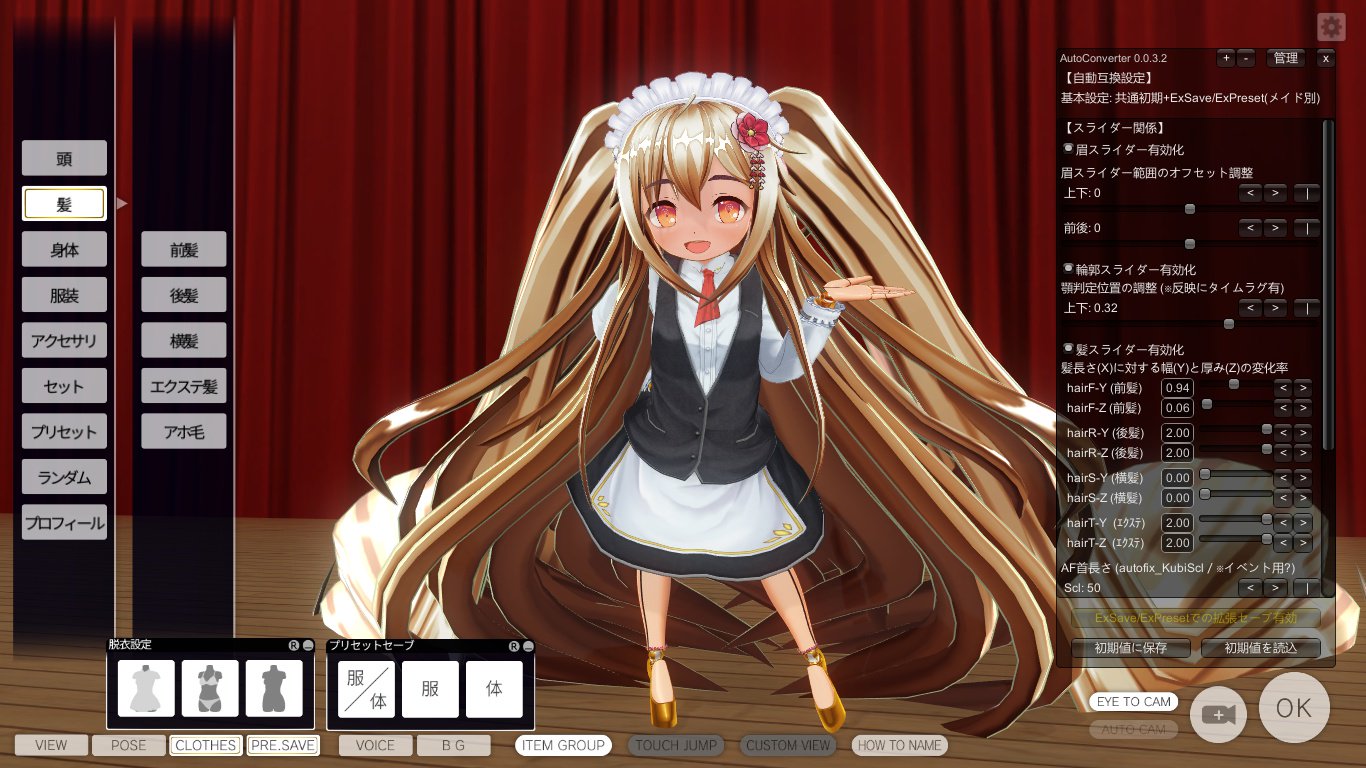Switch to the CLOTHES tab
Image resolution: width=1366 pixels, height=768 pixels.
click(204, 745)
